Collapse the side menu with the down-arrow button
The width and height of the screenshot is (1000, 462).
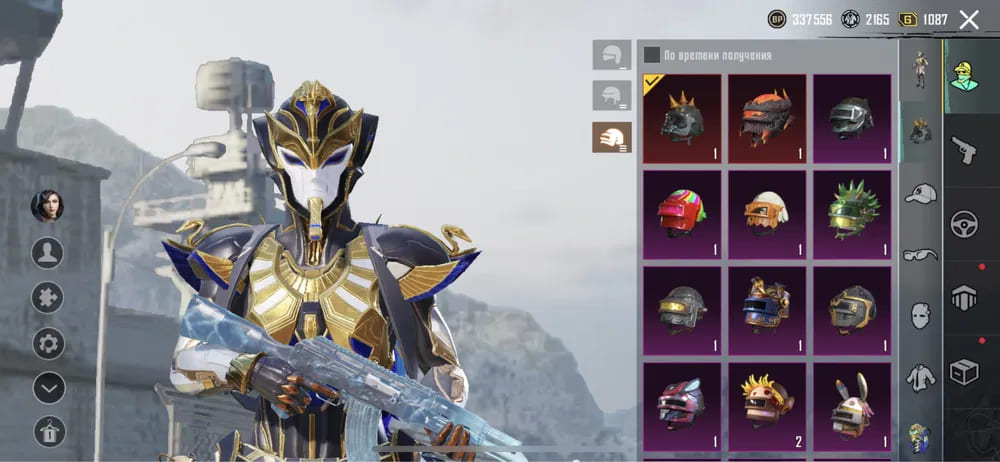(48, 387)
